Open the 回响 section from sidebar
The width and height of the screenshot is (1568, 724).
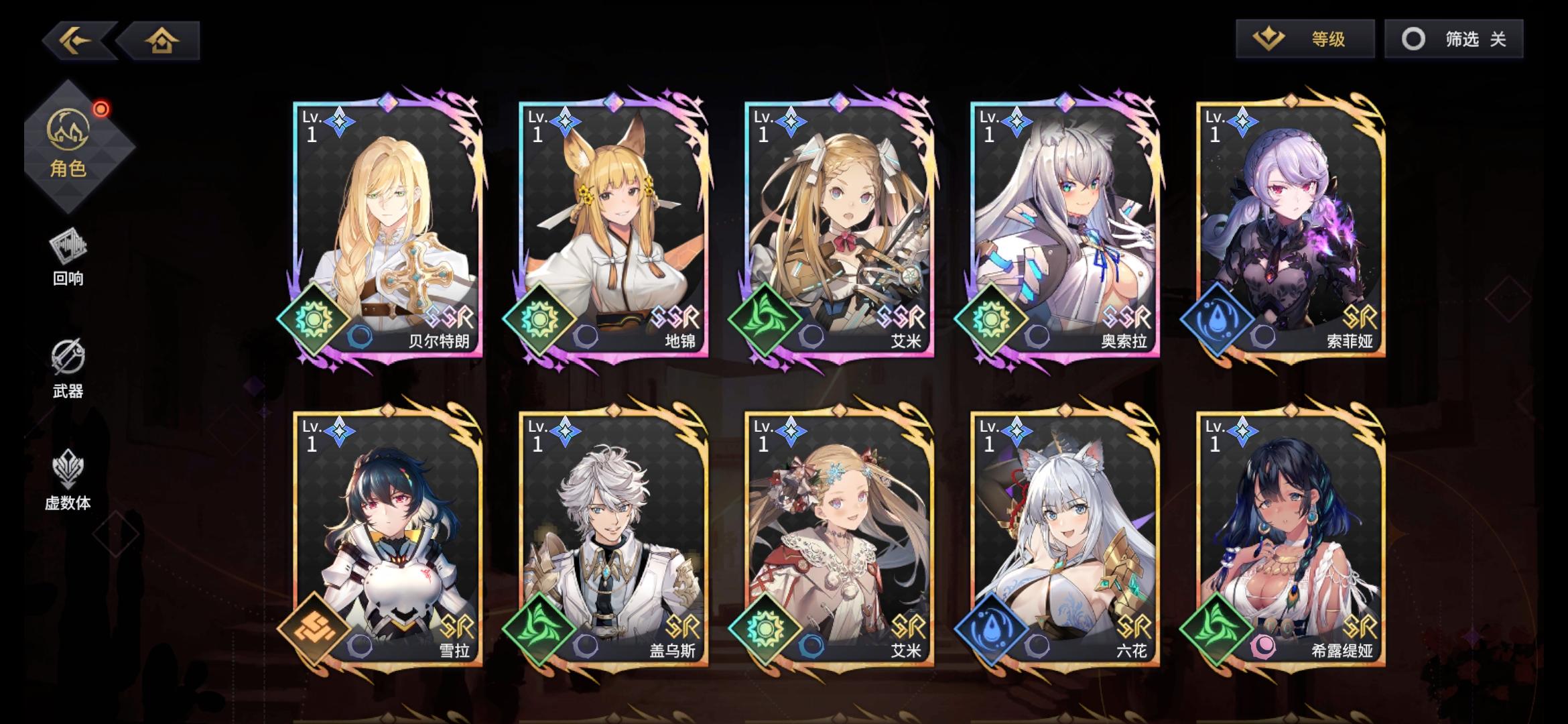70,255
